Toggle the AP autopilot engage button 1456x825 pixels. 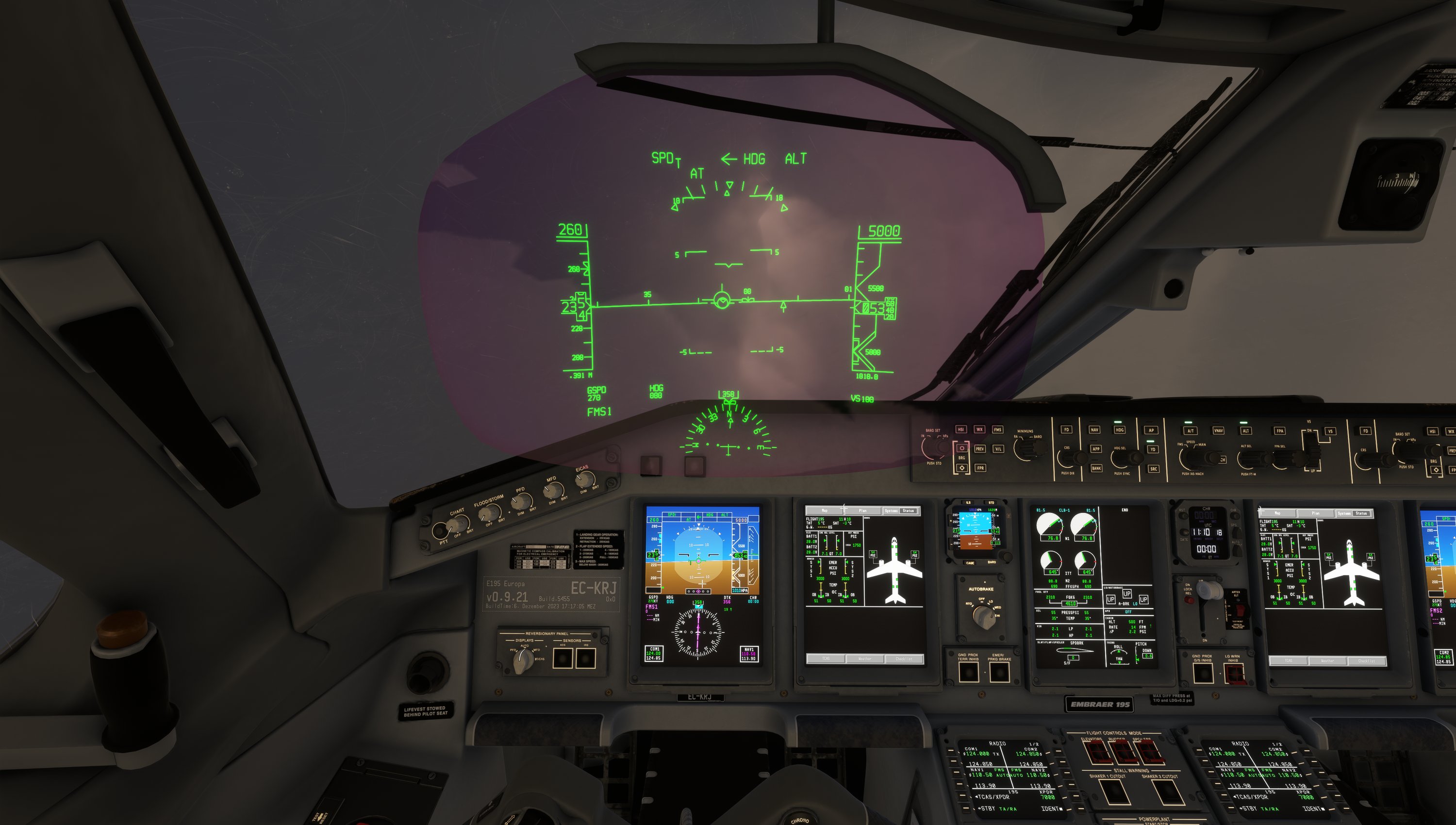pyautogui.click(x=1152, y=429)
